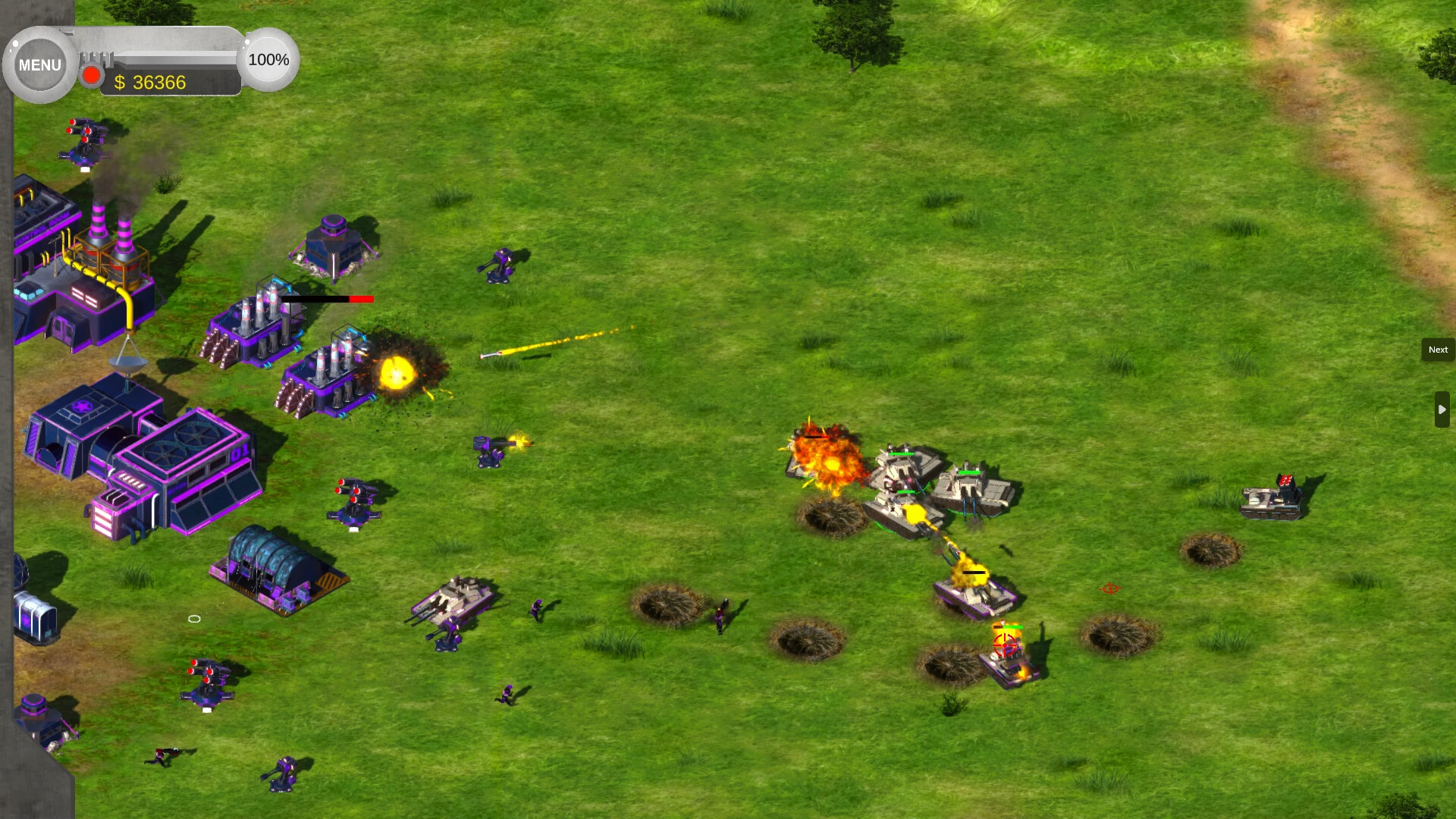Expand the side panel using the arrow tab
Screen dimensions: 1456x819
[x=1443, y=409]
